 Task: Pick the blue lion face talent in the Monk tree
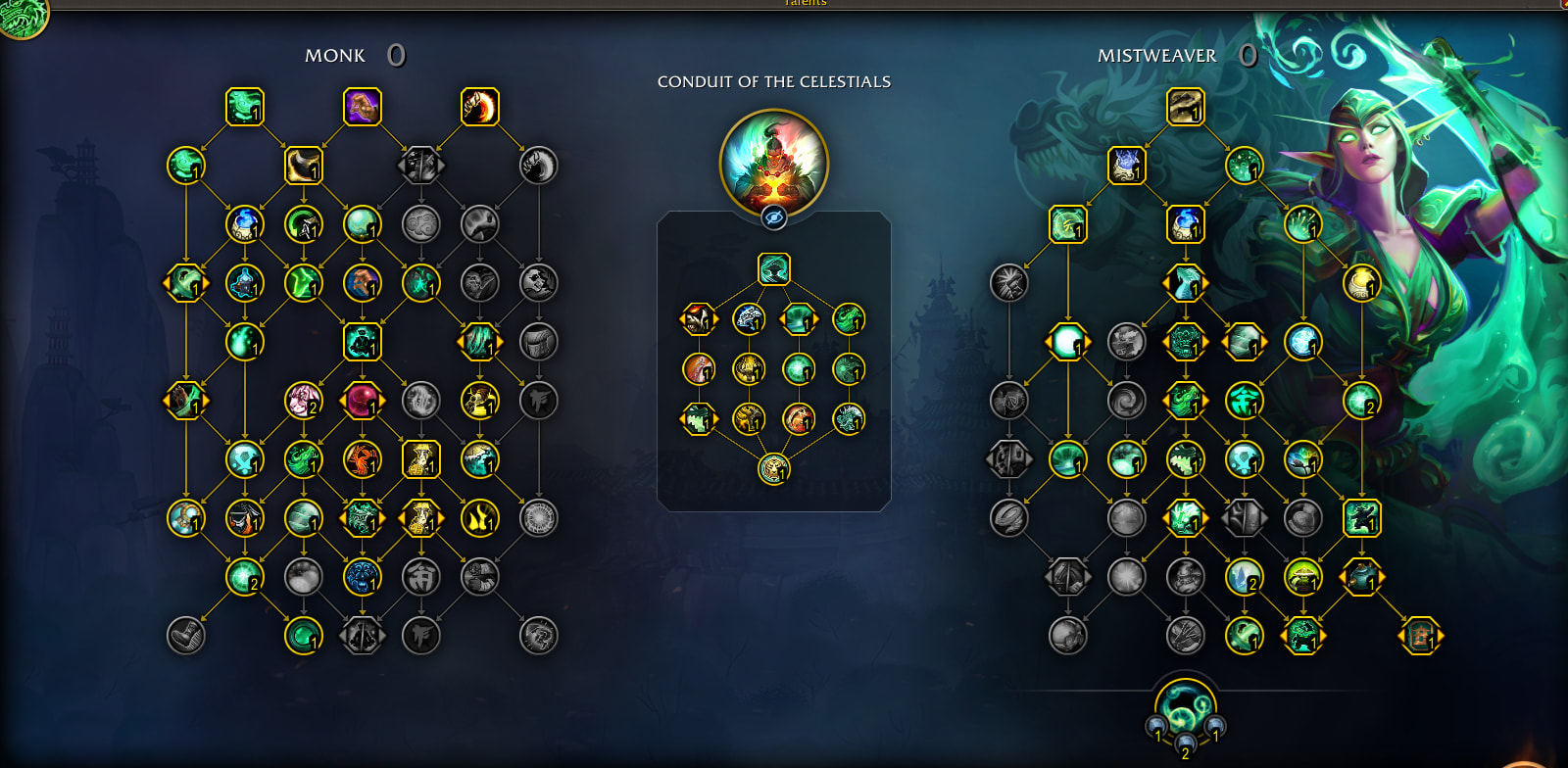pyautogui.click(x=362, y=577)
